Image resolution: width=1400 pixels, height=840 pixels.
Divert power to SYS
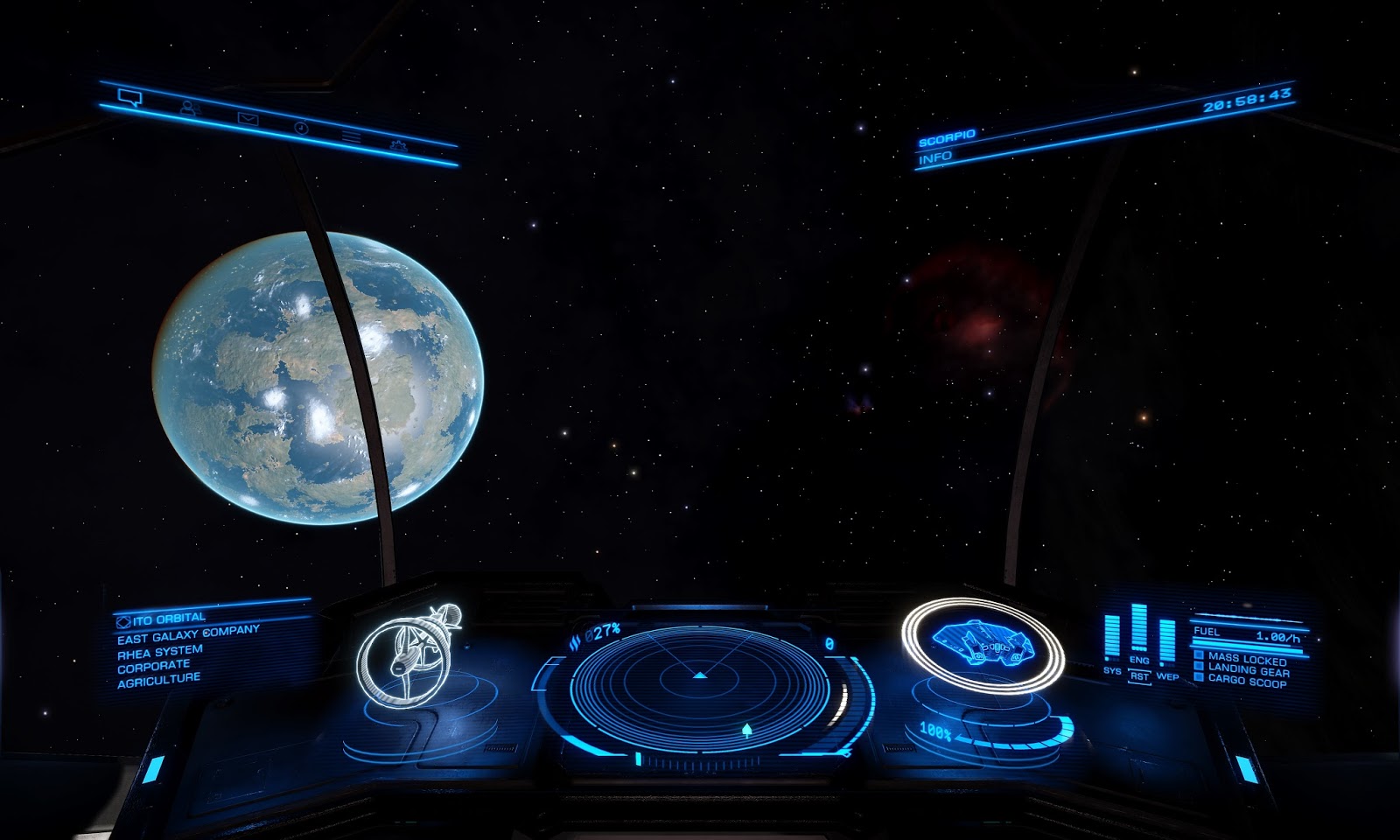1111,671
